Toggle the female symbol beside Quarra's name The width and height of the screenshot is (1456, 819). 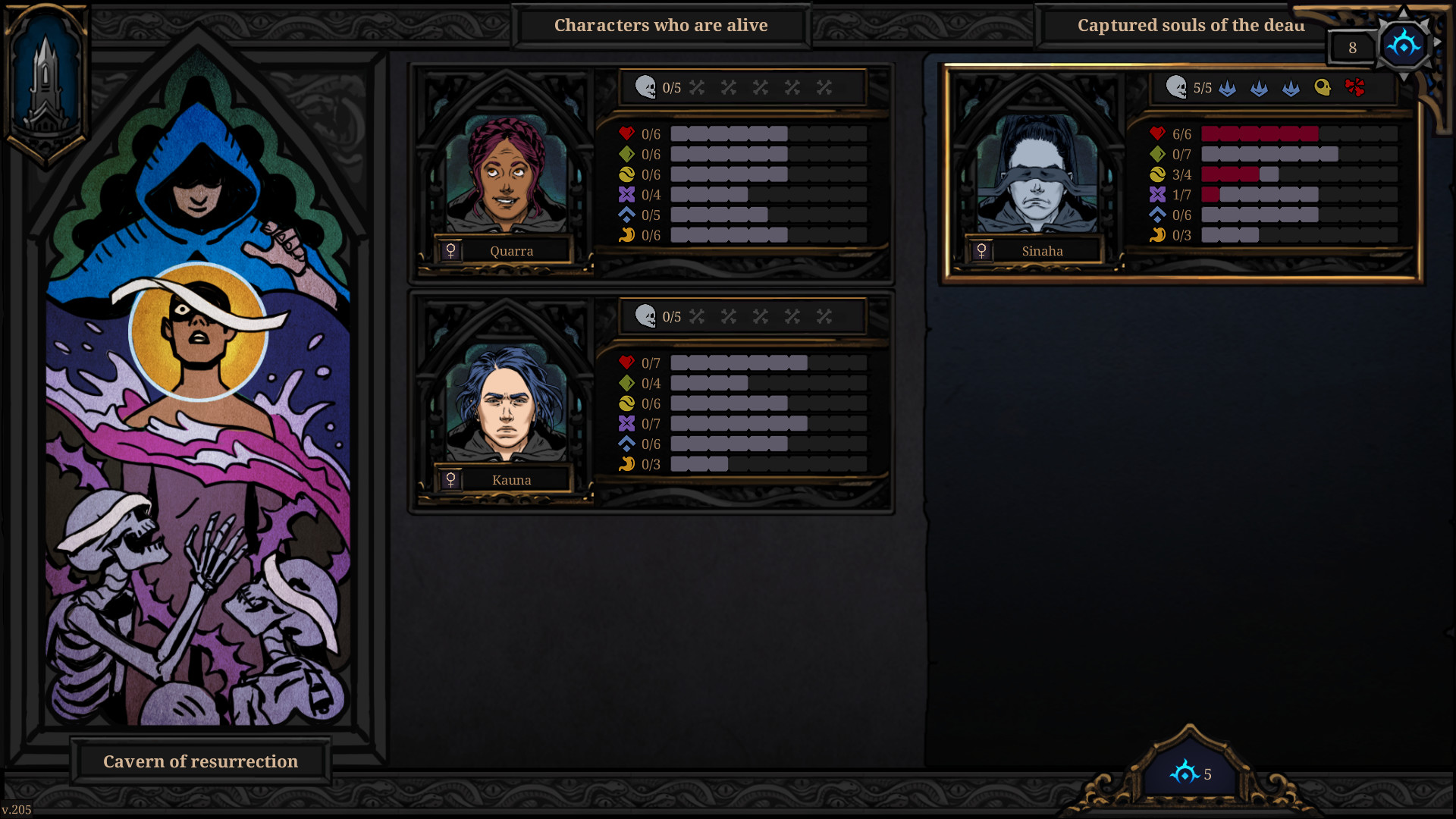(x=451, y=250)
